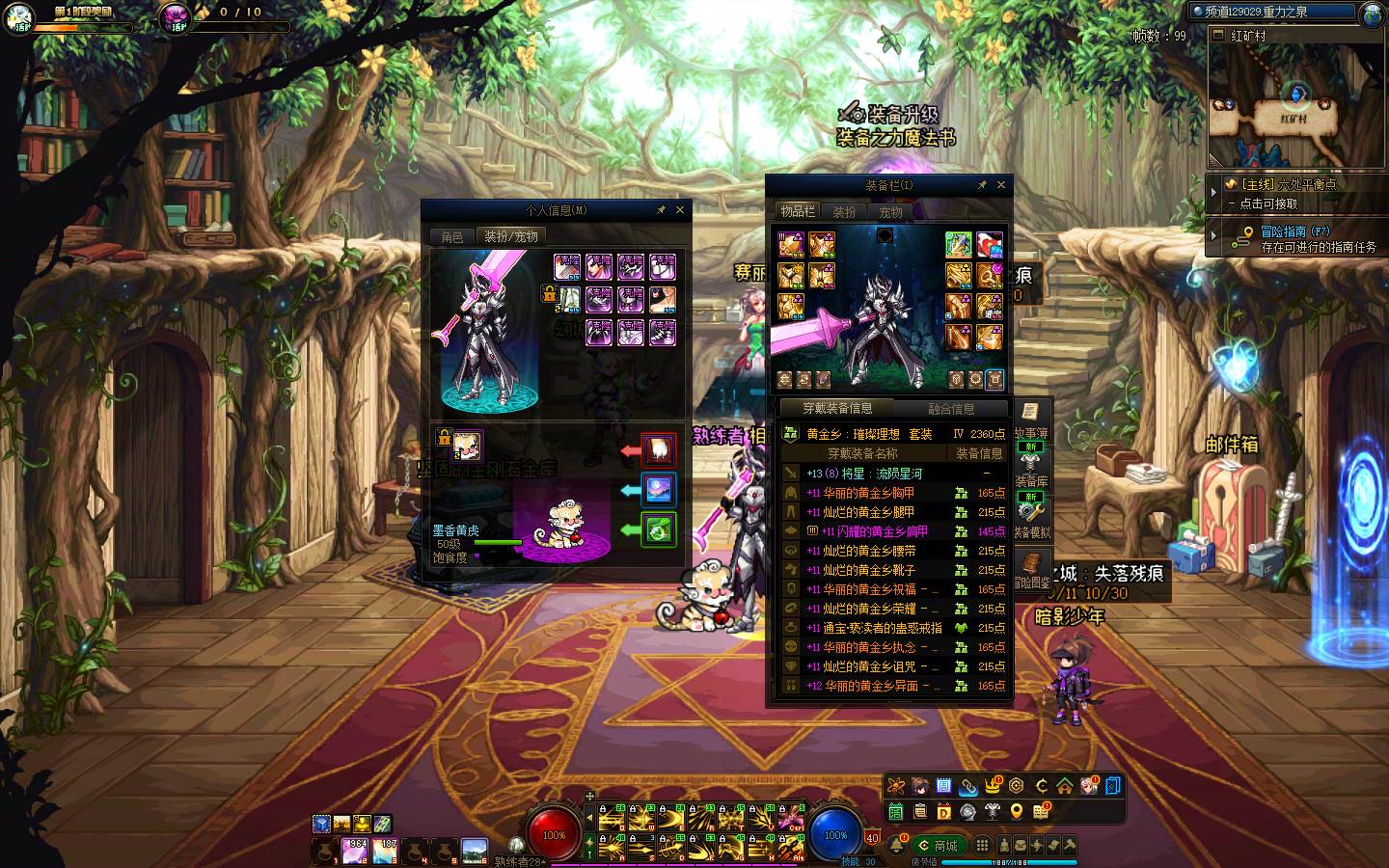Select the 宠物 pet tab
Image resolution: width=1389 pixels, height=868 pixels.
point(890,212)
